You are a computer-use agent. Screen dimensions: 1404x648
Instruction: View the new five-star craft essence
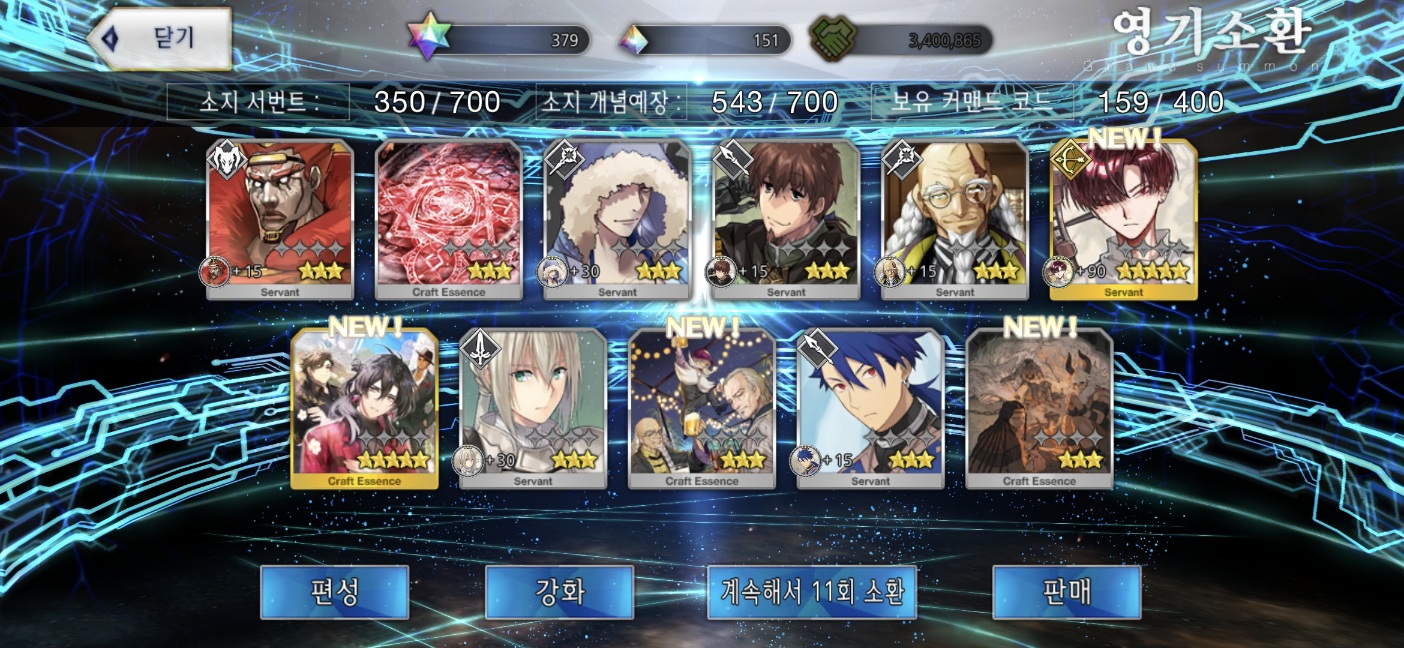[x=364, y=408]
